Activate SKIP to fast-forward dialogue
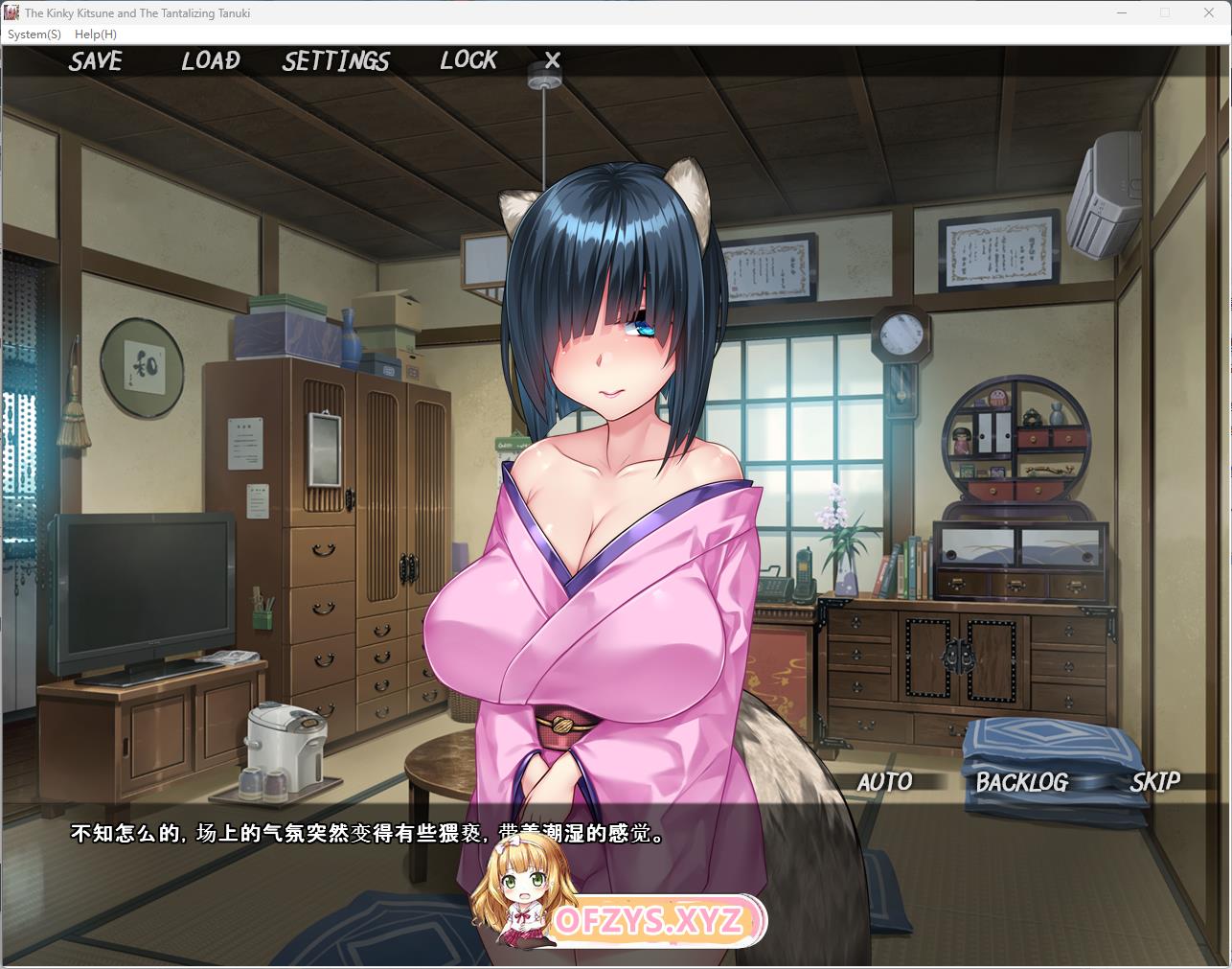The height and width of the screenshot is (969, 1232). (x=1154, y=782)
